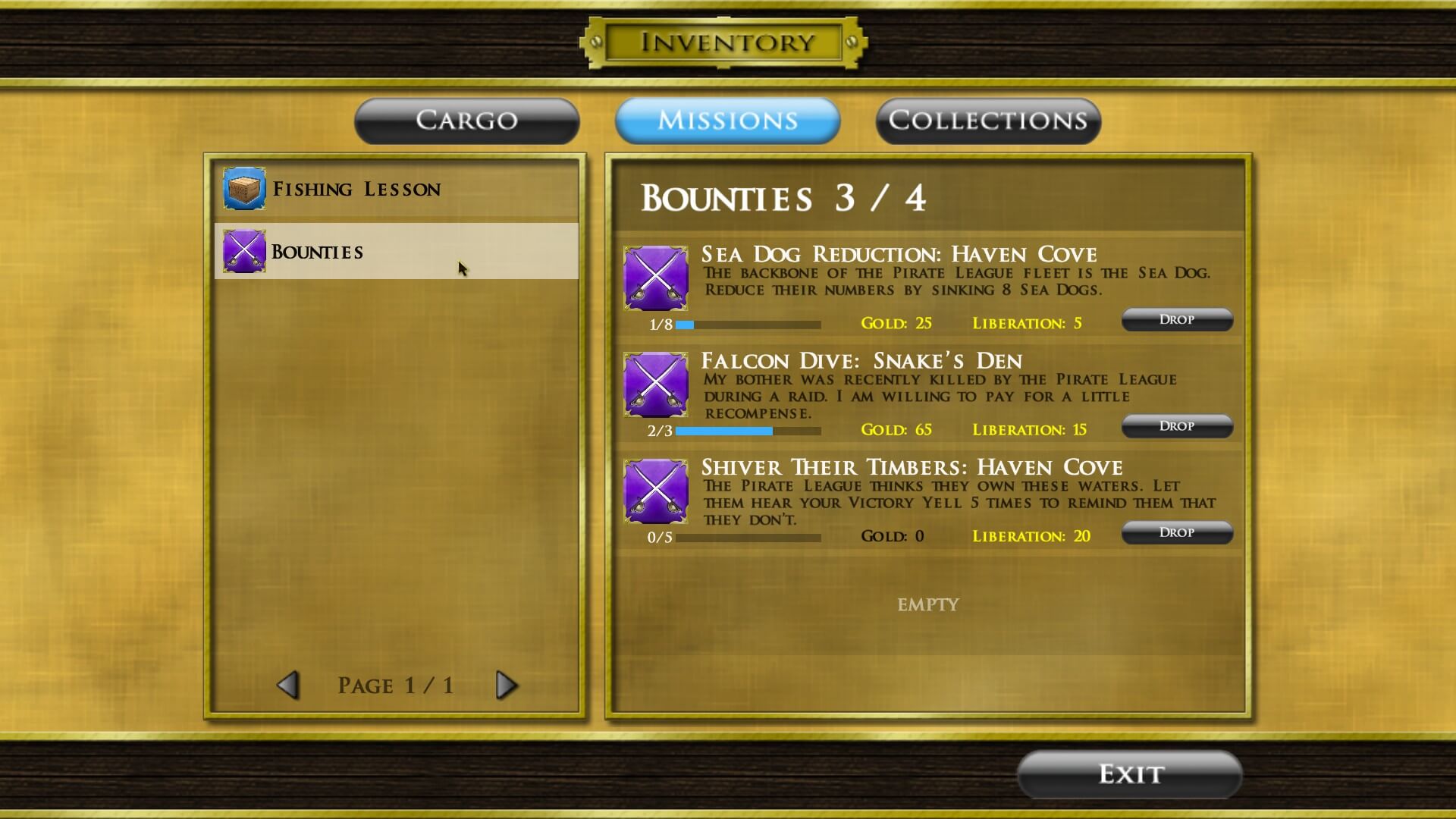
Task: Go to the next mission page
Action: 506,686
